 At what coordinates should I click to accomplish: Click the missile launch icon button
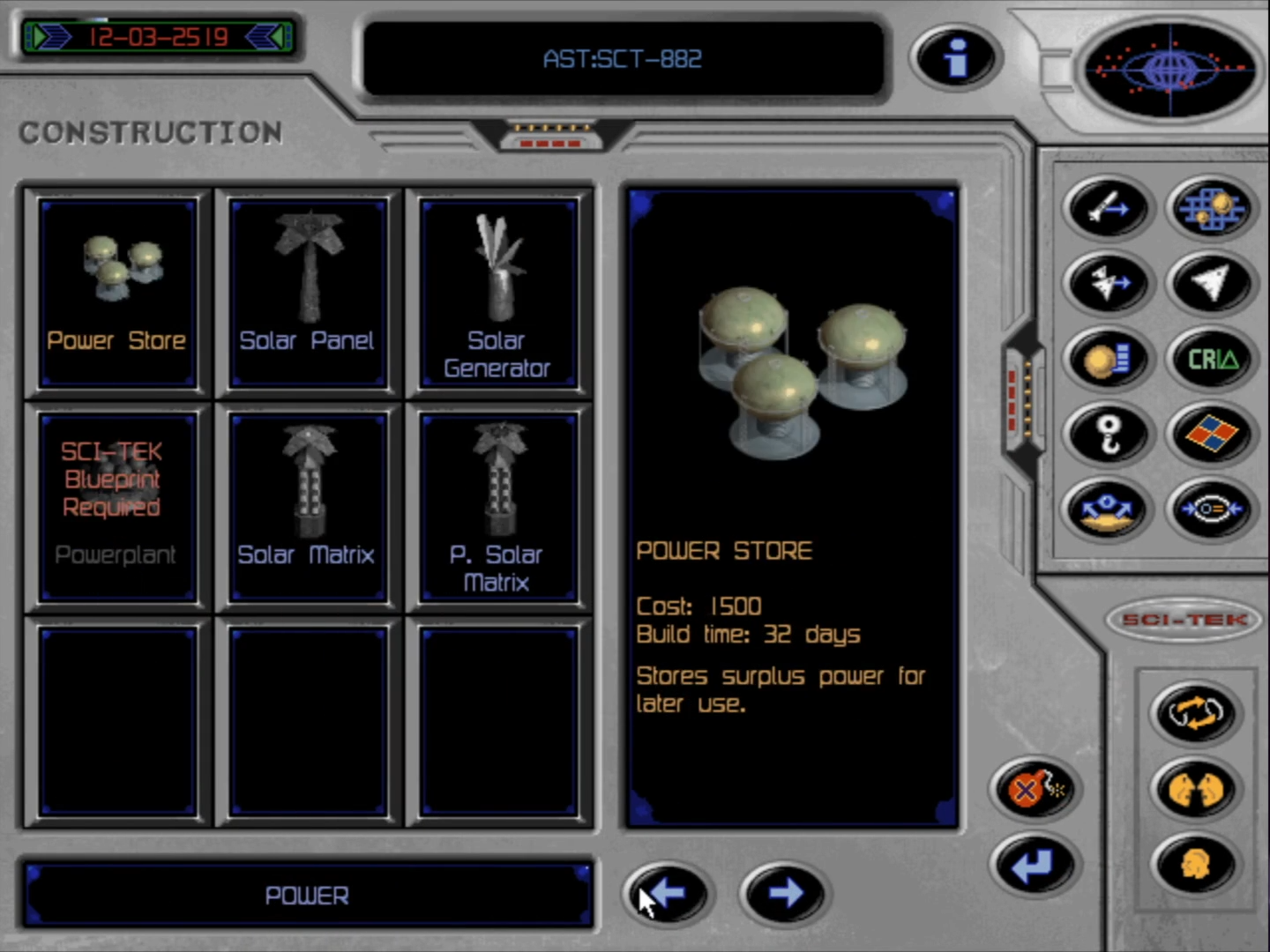[1108, 208]
